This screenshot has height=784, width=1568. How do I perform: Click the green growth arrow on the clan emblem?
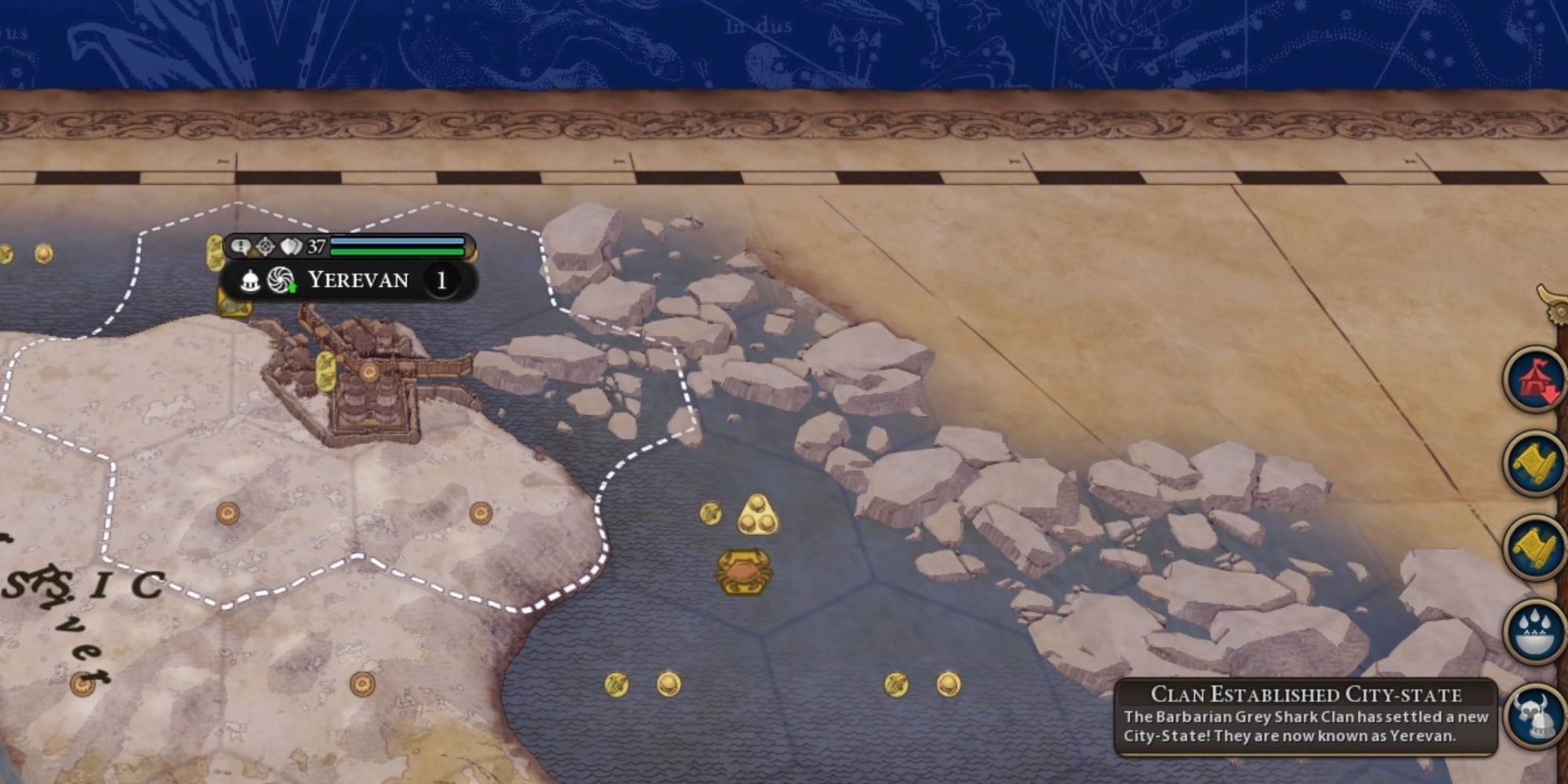(293, 289)
